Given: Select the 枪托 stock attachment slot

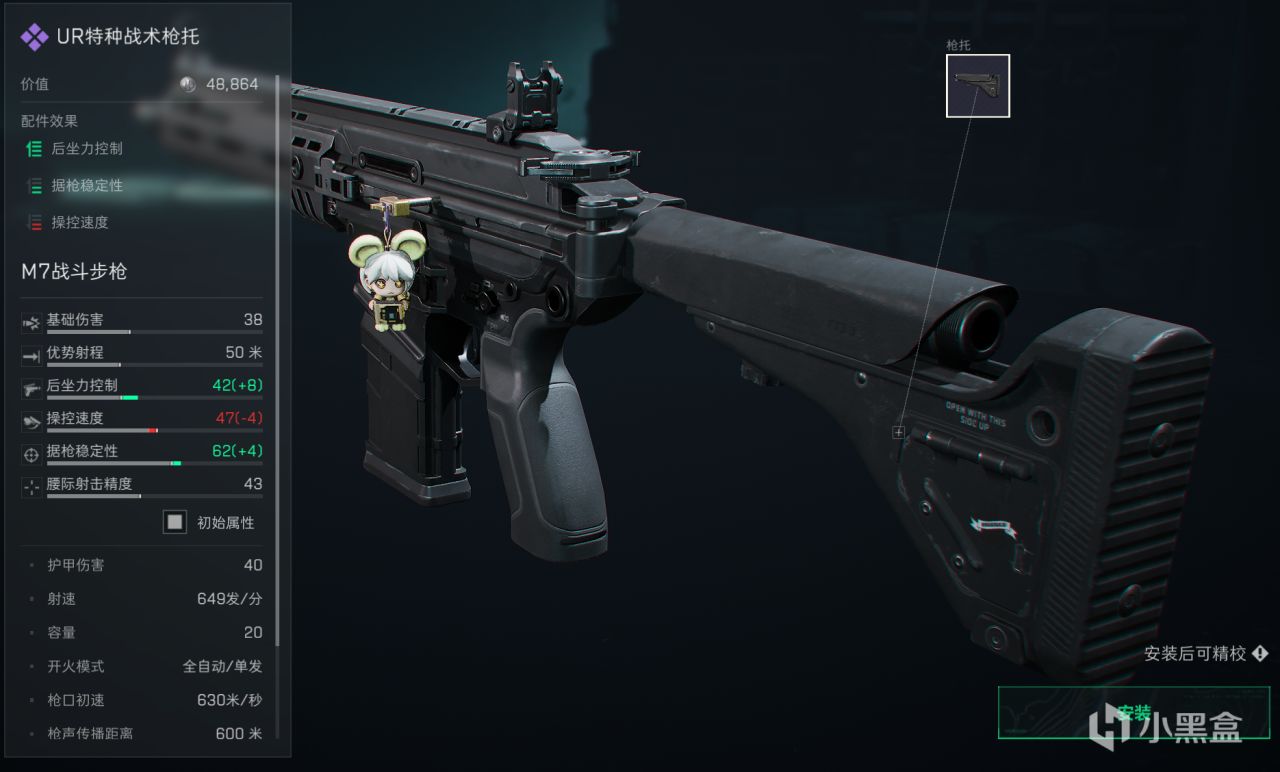Looking at the screenshot, I should (x=977, y=86).
